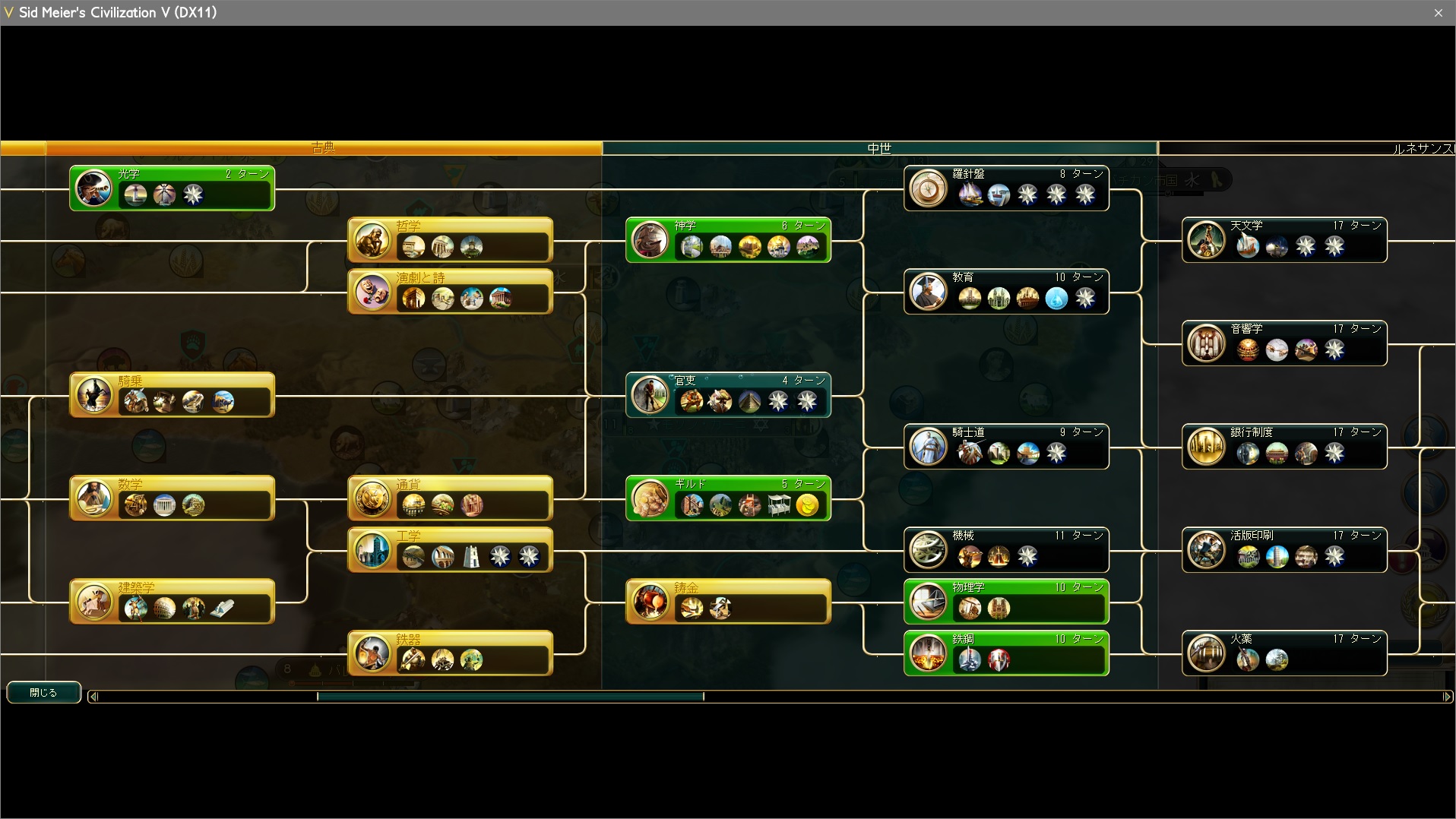Click the scrollbar's right arrow button
Screen dimensions: 1456x819
point(1446,696)
